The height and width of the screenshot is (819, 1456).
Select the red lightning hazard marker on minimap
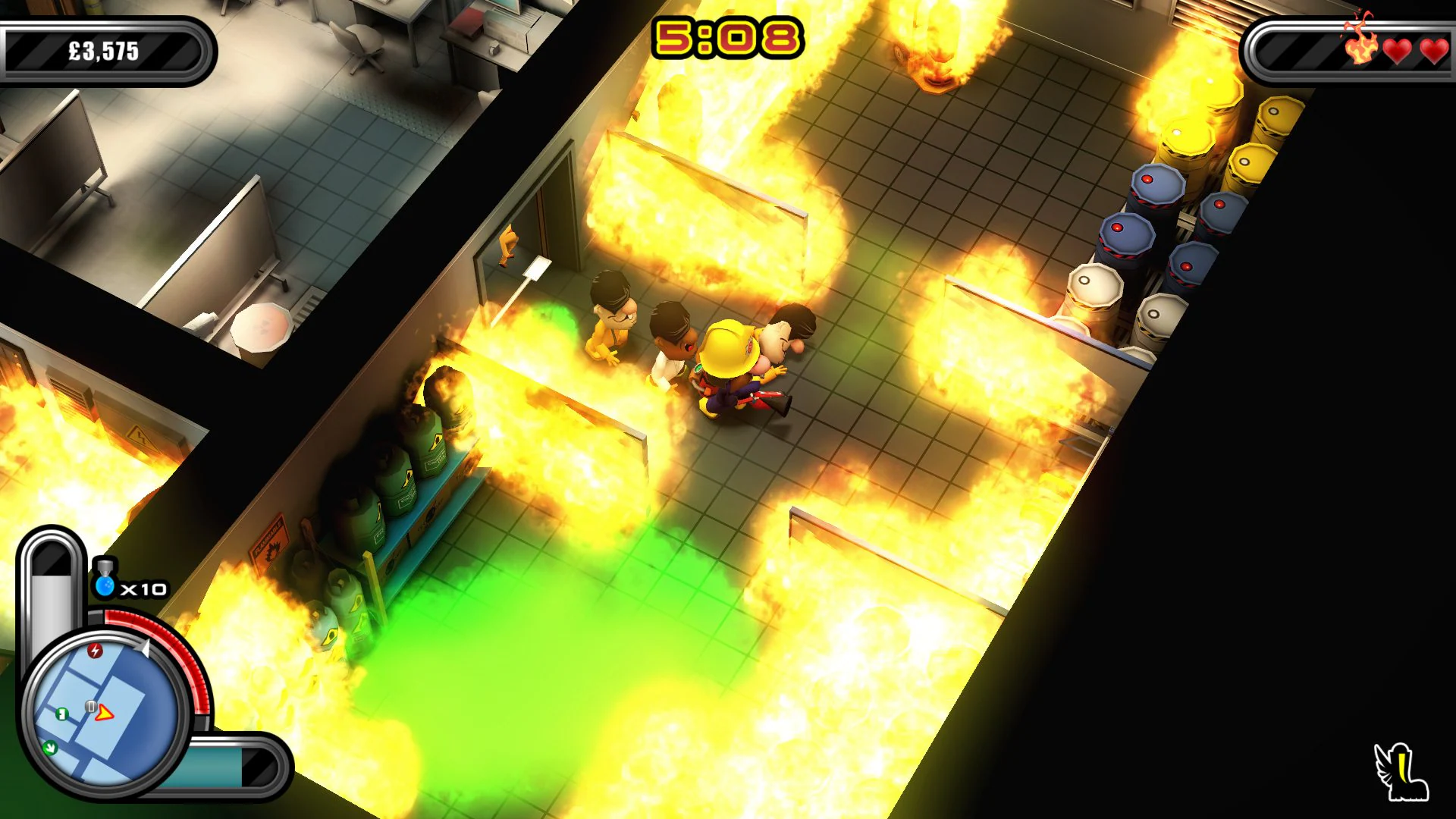click(94, 651)
